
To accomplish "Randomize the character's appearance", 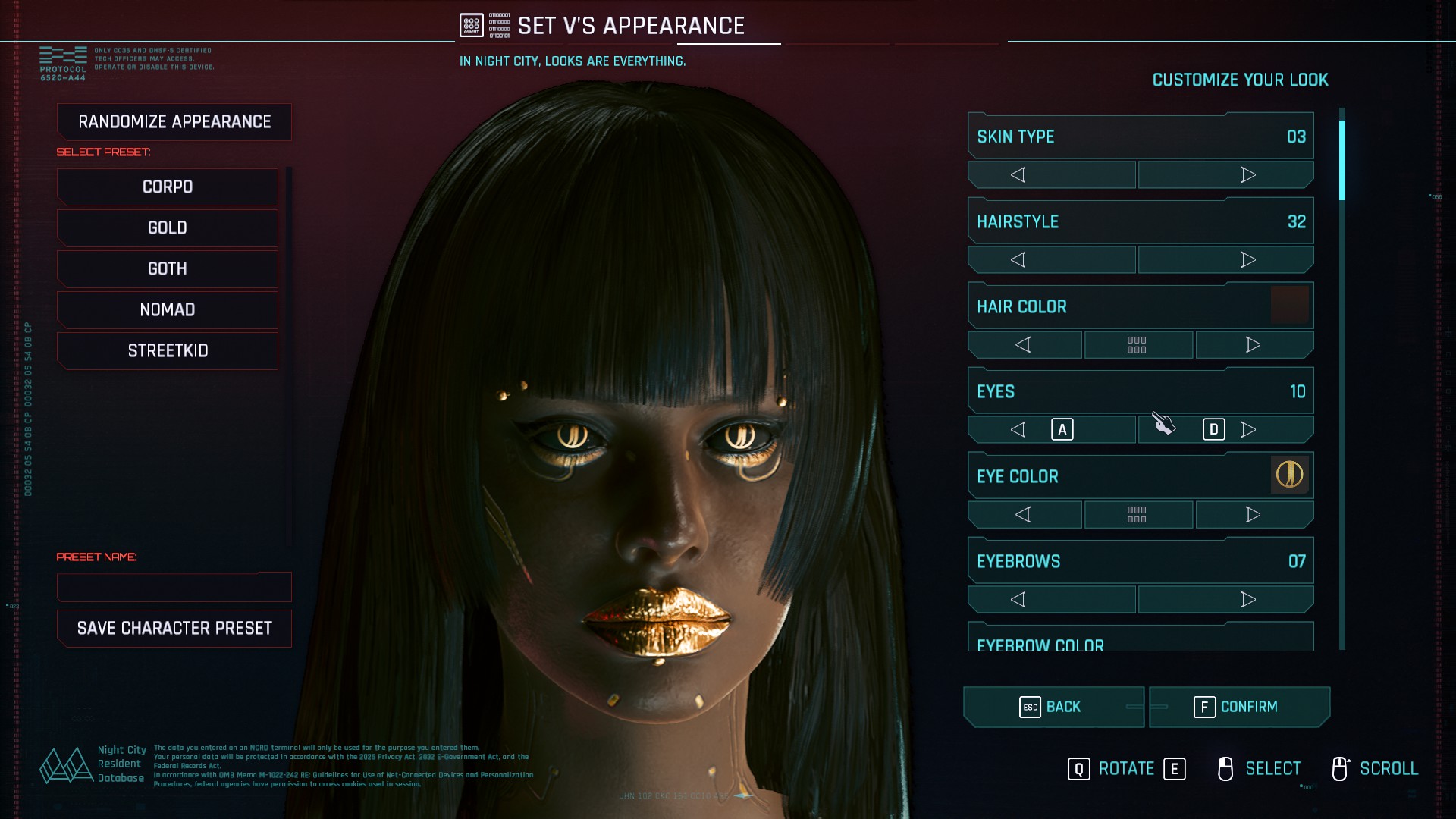I will tap(174, 122).
